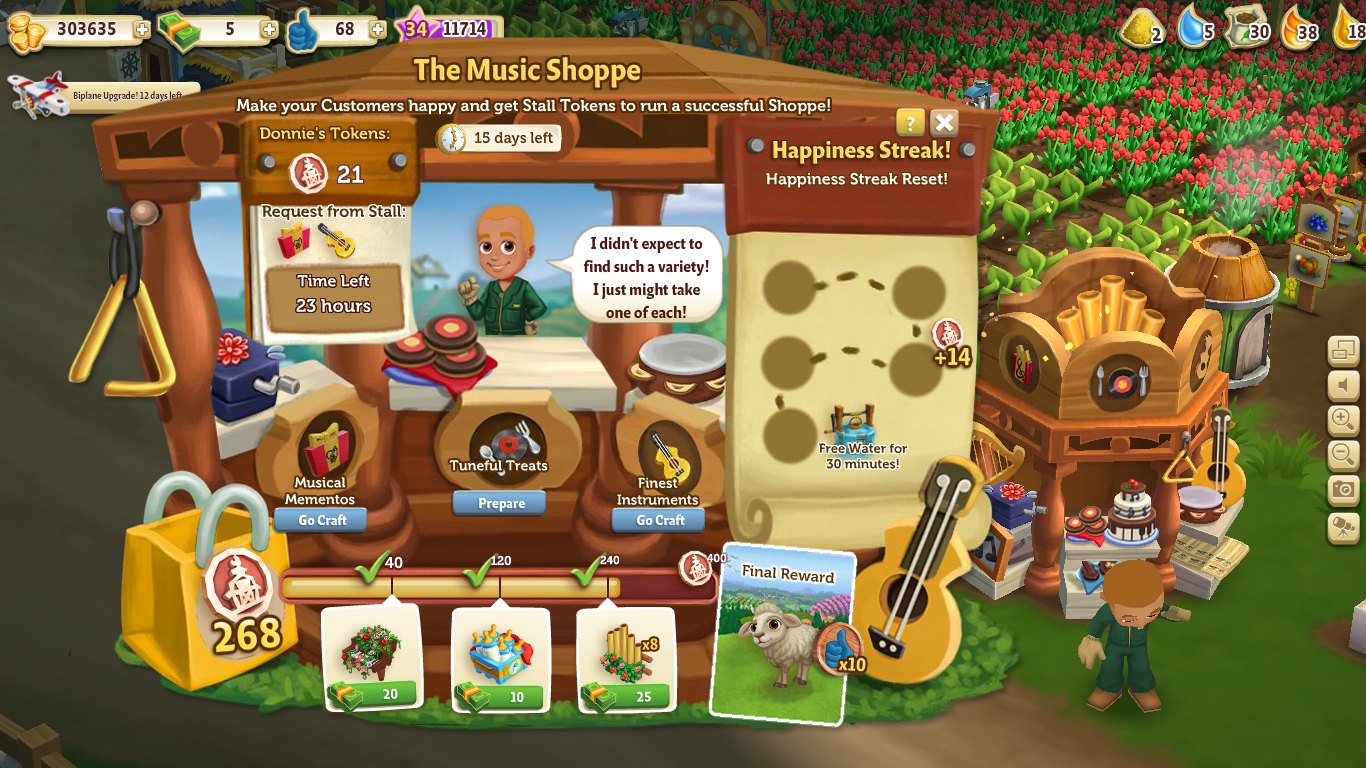Screen dimensions: 1366x768
Task: Prepare a Tuneful Treats order
Action: [x=499, y=503]
